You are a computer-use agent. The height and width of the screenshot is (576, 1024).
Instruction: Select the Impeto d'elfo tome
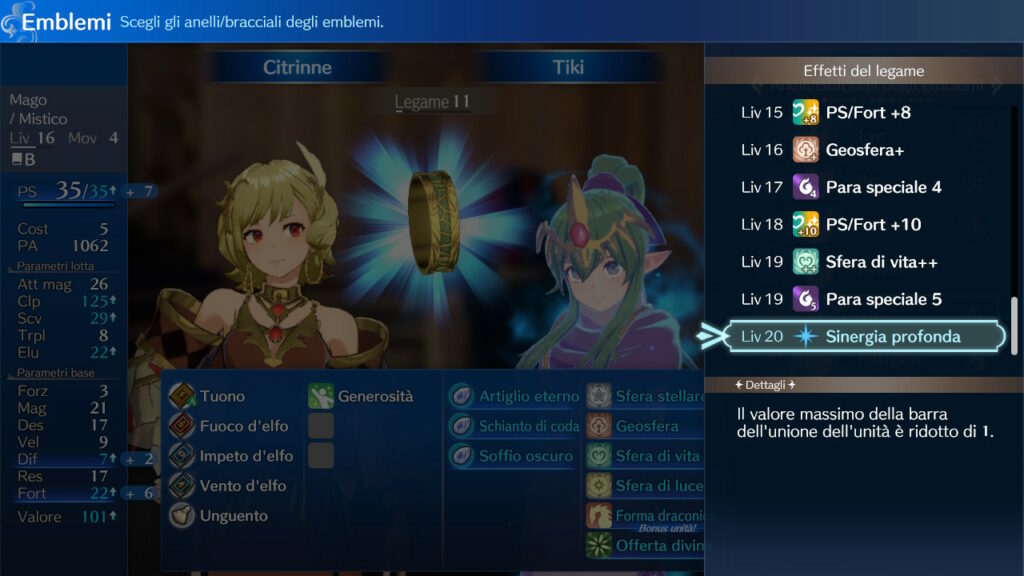pos(245,456)
